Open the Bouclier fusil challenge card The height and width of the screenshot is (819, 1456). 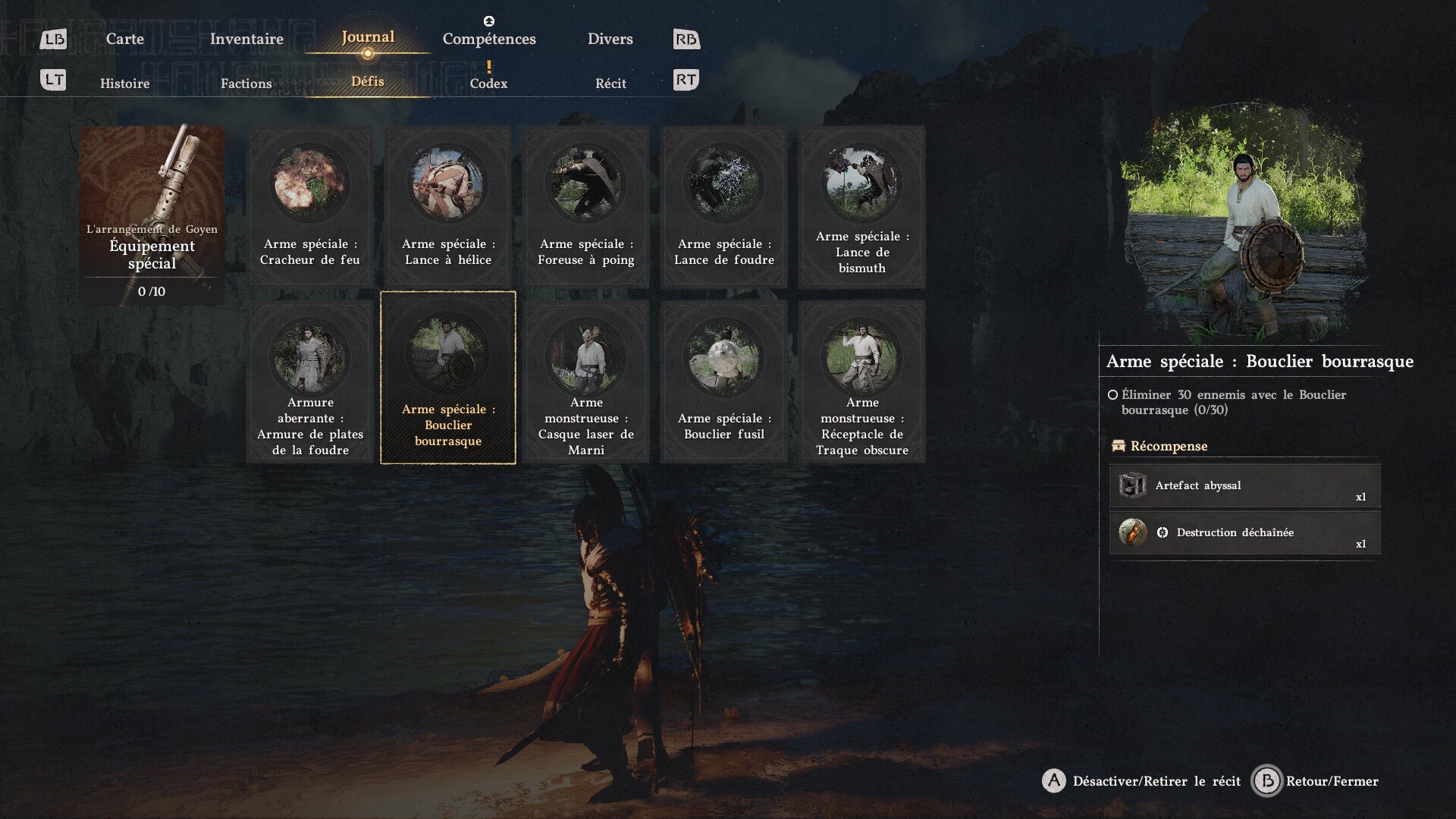coord(724,381)
